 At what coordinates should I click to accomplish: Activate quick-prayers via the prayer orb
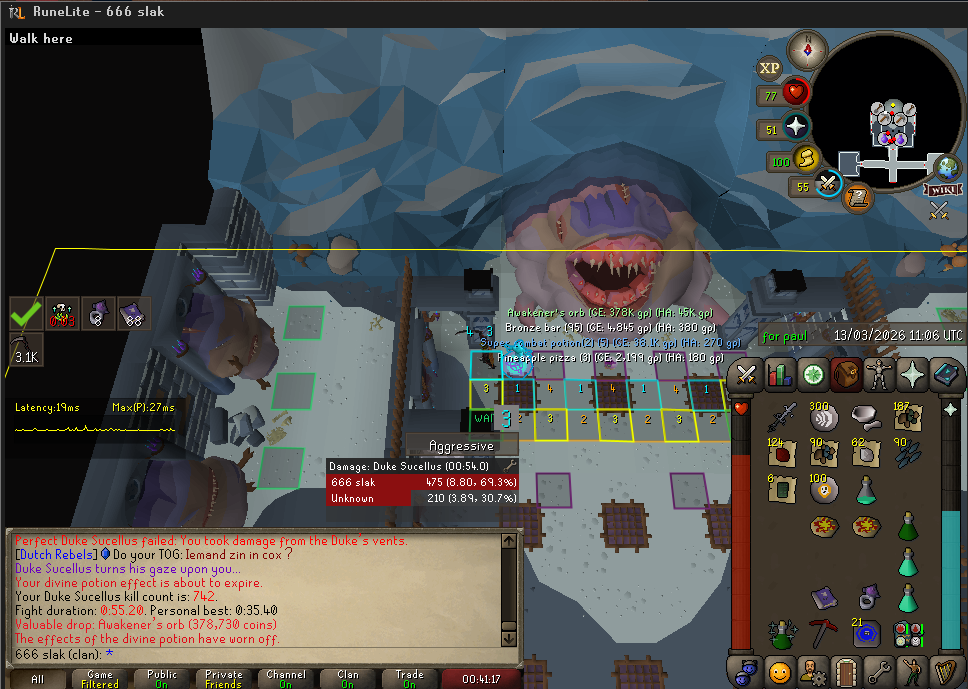click(796, 128)
